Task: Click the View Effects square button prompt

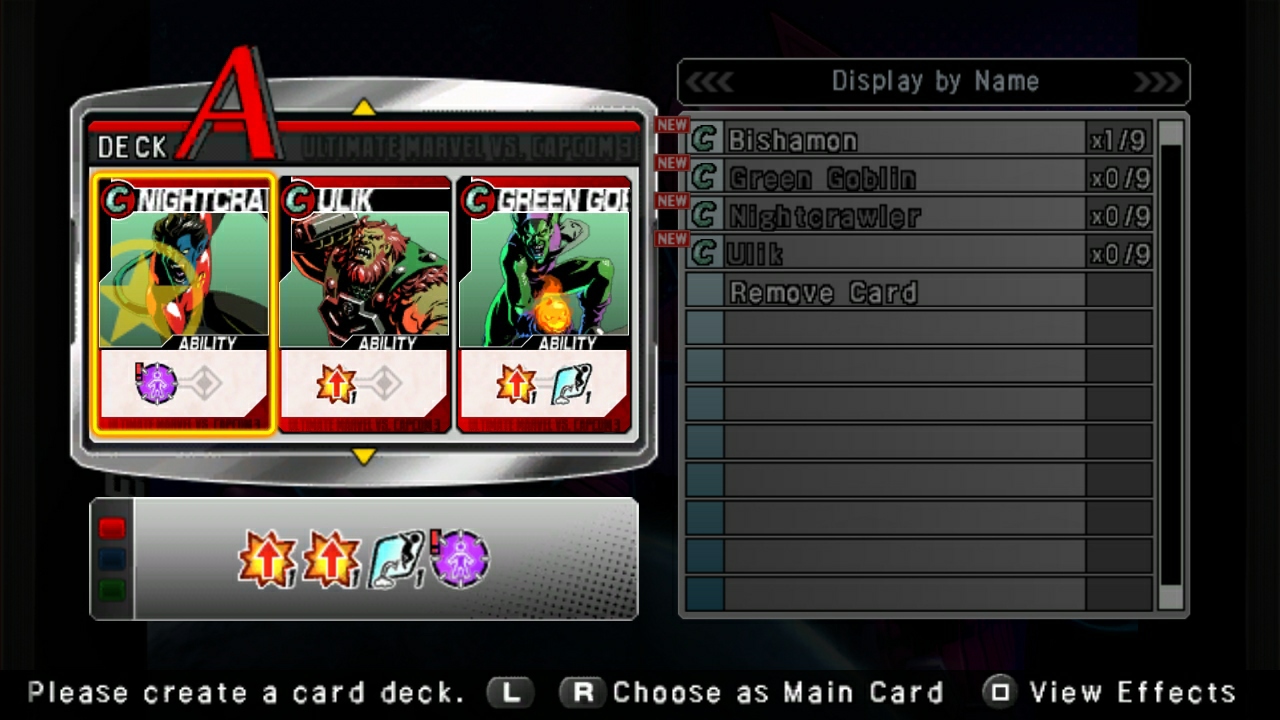Action: 1000,691
